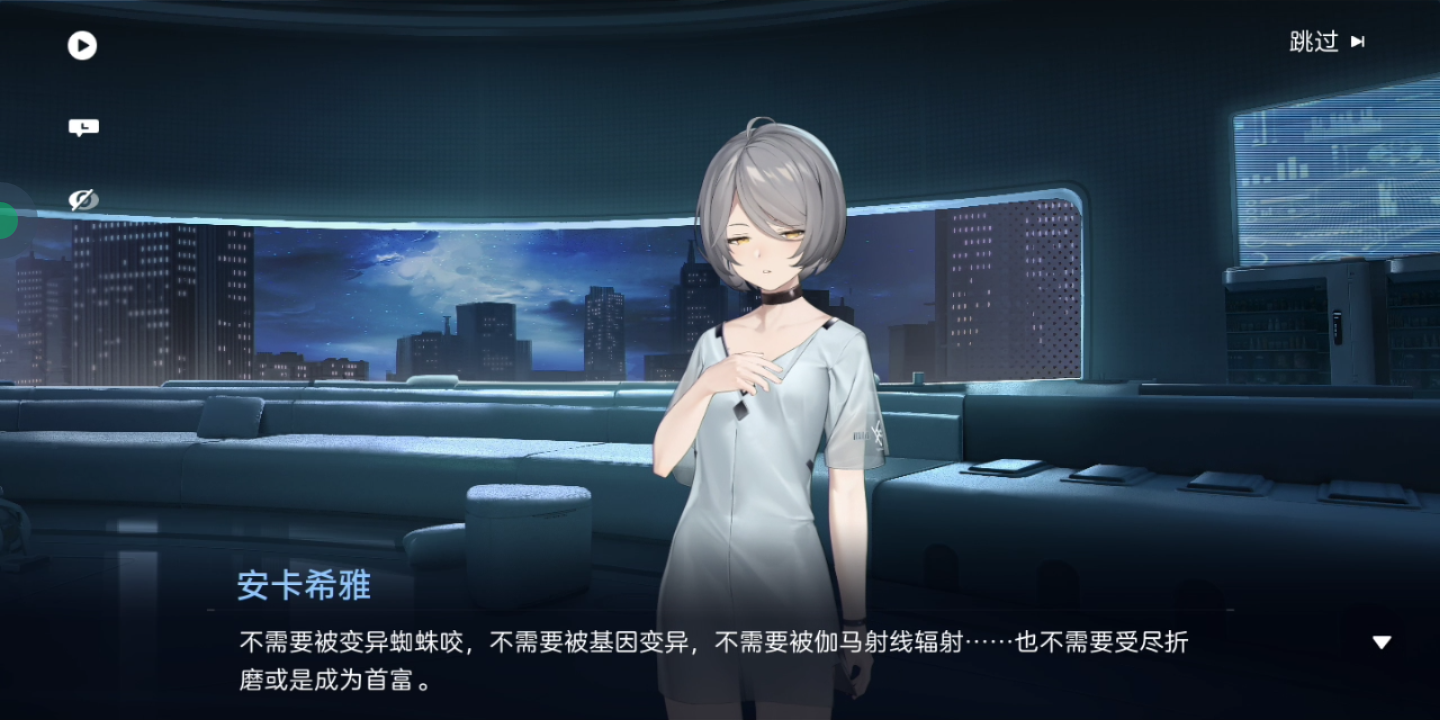Screen dimensions: 1440x720
Task: Advance dialogue with the white down arrow
Action: click(1381, 642)
